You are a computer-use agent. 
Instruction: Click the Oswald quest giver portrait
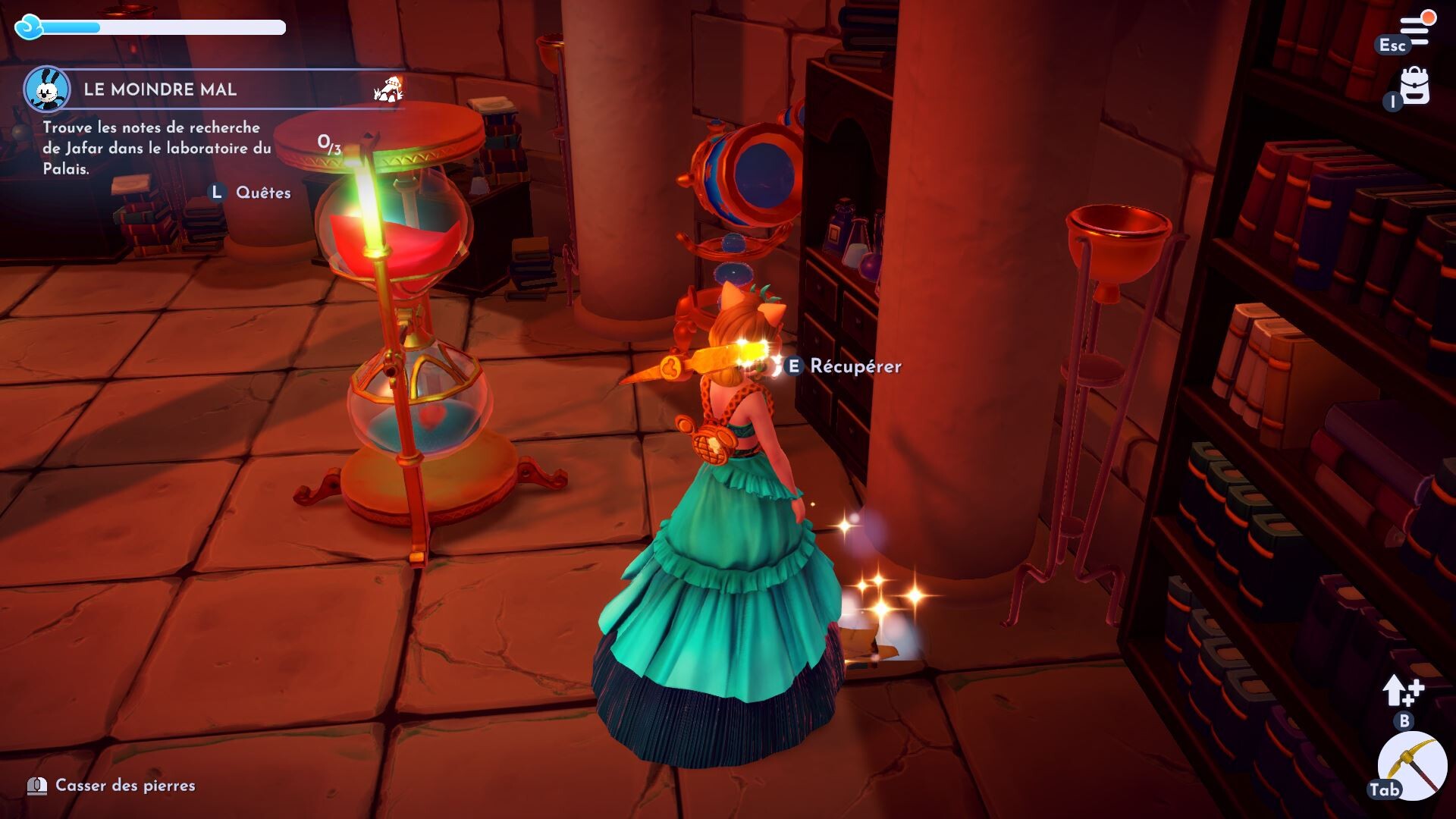[47, 89]
